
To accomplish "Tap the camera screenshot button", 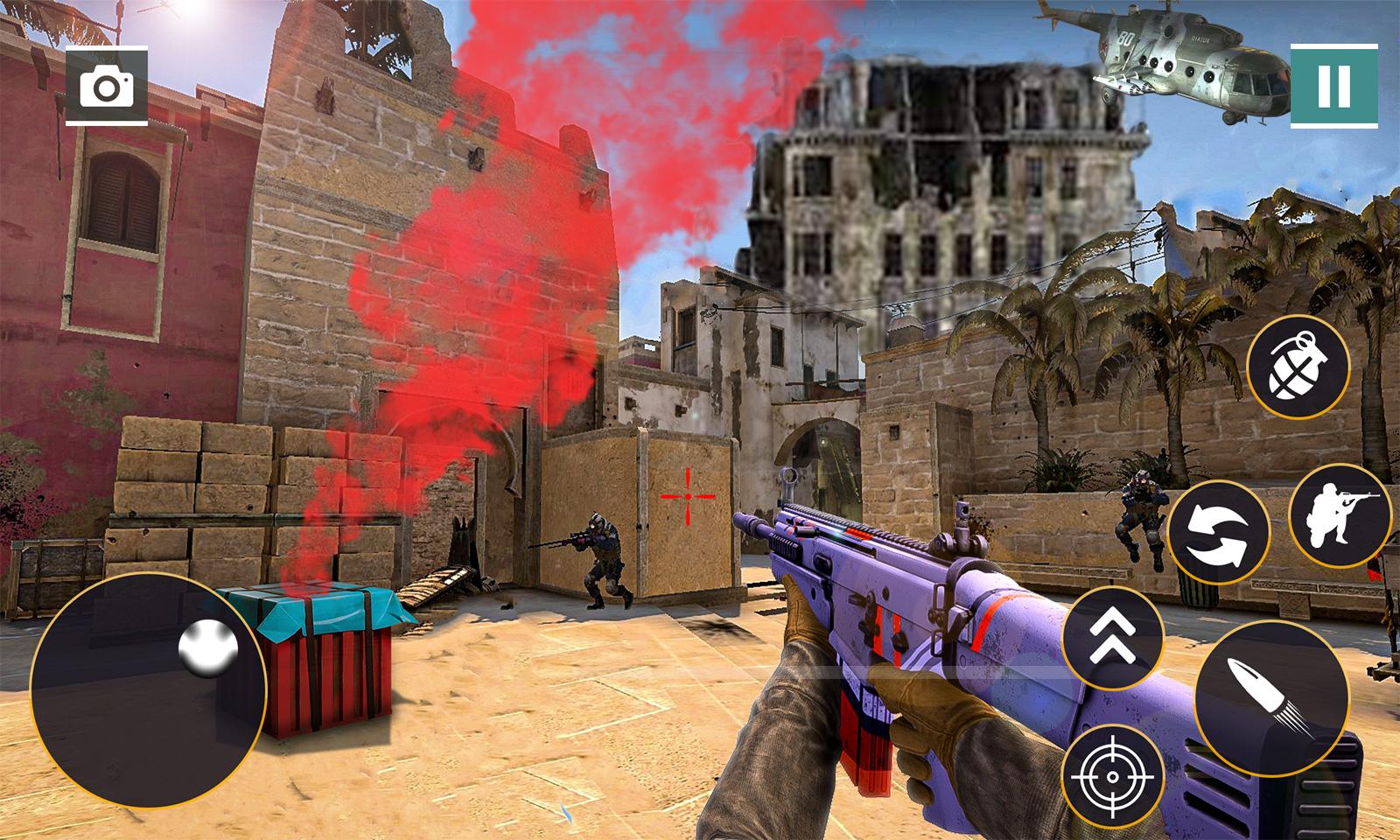I will coord(107,87).
